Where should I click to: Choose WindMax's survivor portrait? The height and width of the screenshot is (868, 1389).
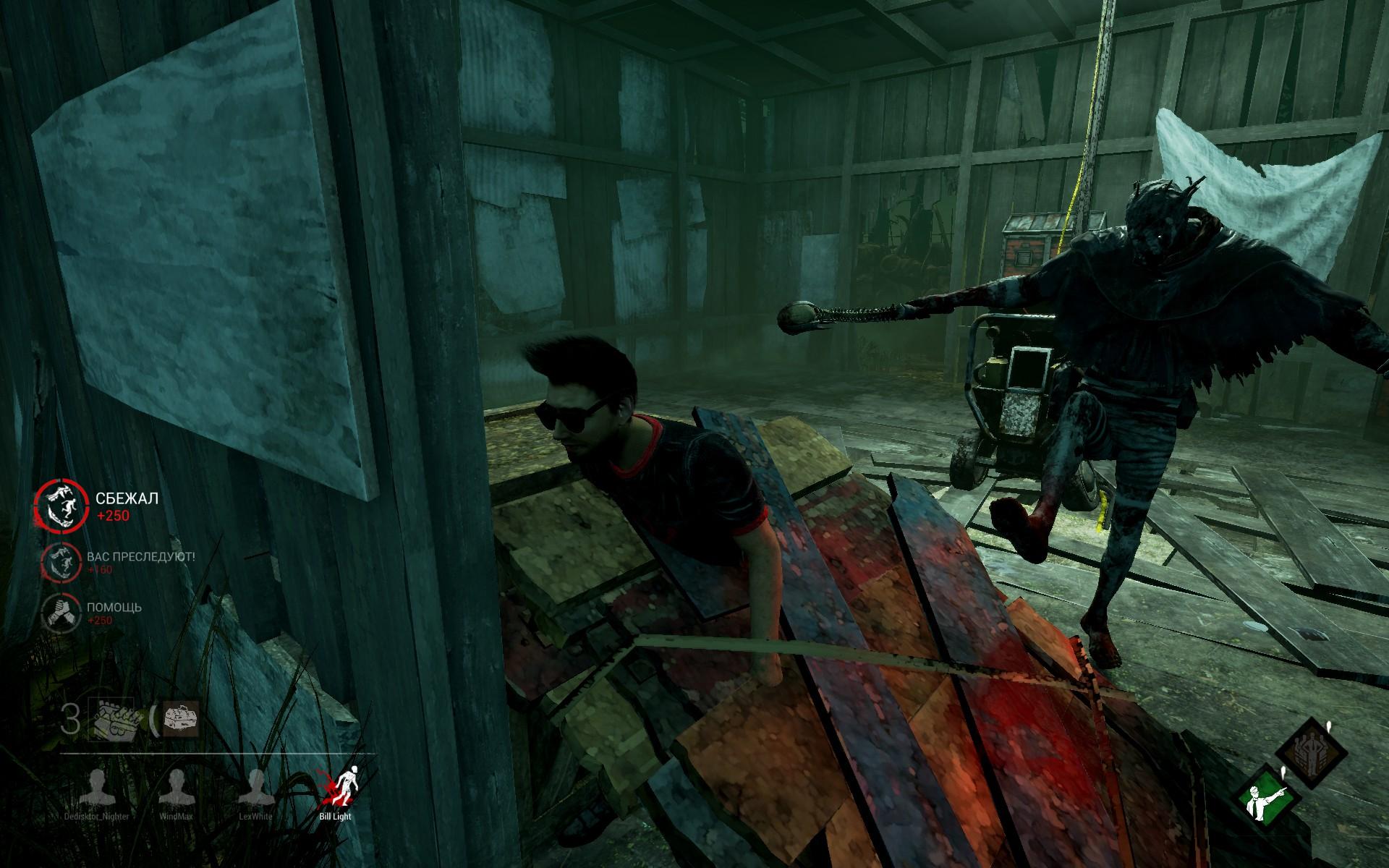point(177,788)
